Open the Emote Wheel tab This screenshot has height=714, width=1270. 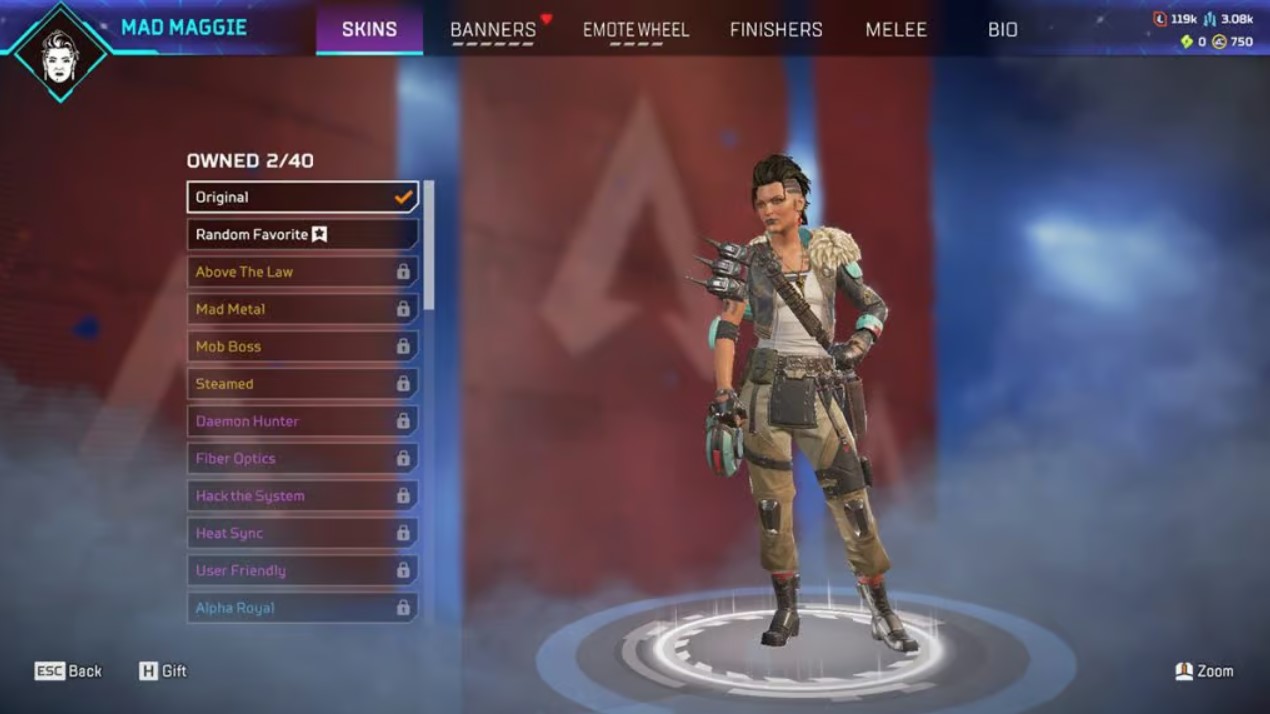636,29
